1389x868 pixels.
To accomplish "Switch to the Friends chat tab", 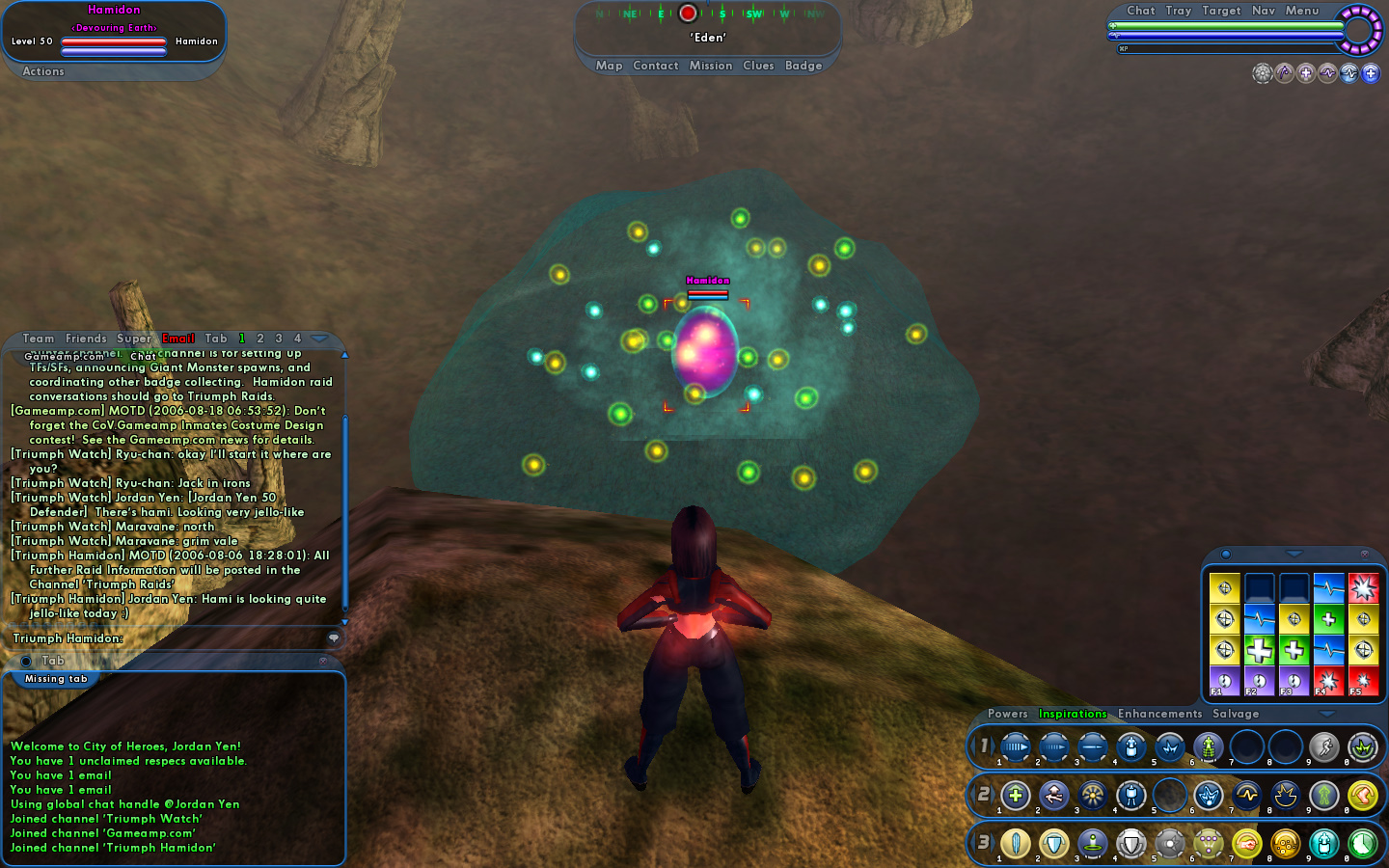I will (86, 339).
